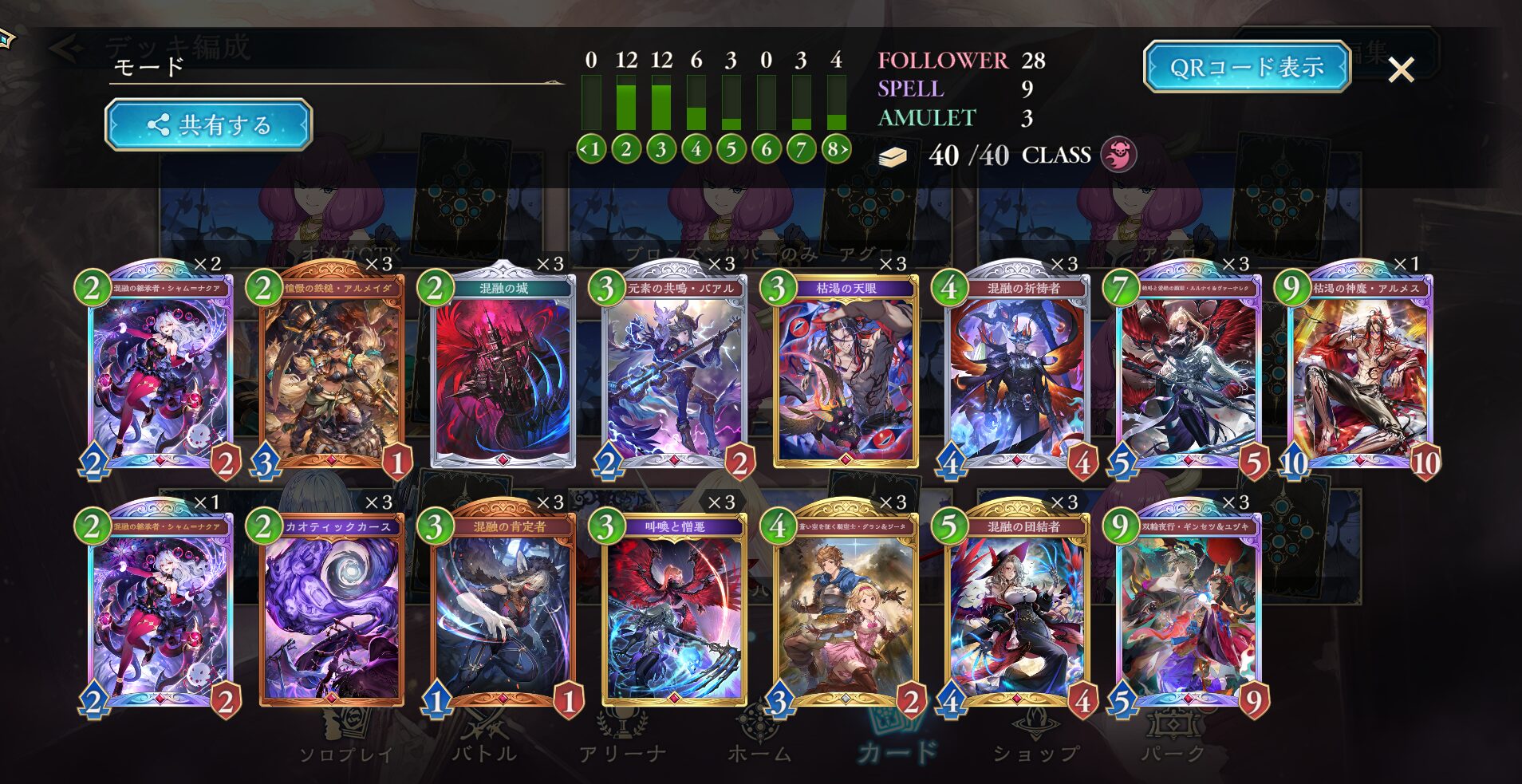Close the deck overview with the X
Viewport: 1522px width, 784px height.
[1401, 70]
